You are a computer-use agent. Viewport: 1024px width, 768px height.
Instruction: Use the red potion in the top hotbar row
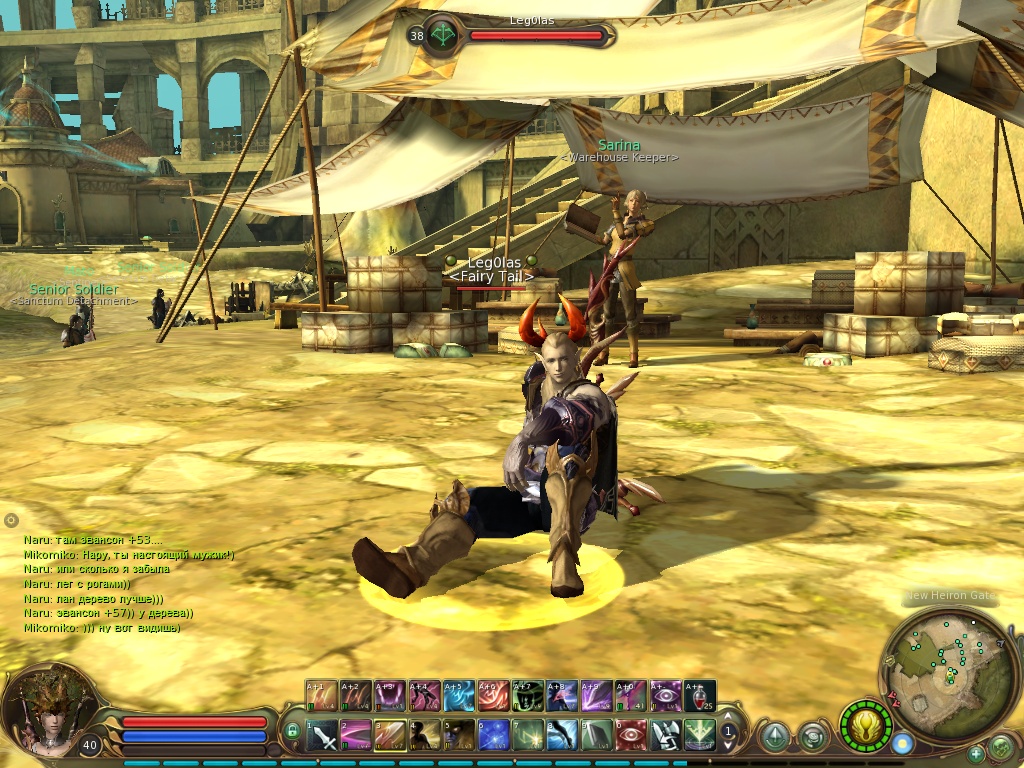pyautogui.click(x=700, y=695)
